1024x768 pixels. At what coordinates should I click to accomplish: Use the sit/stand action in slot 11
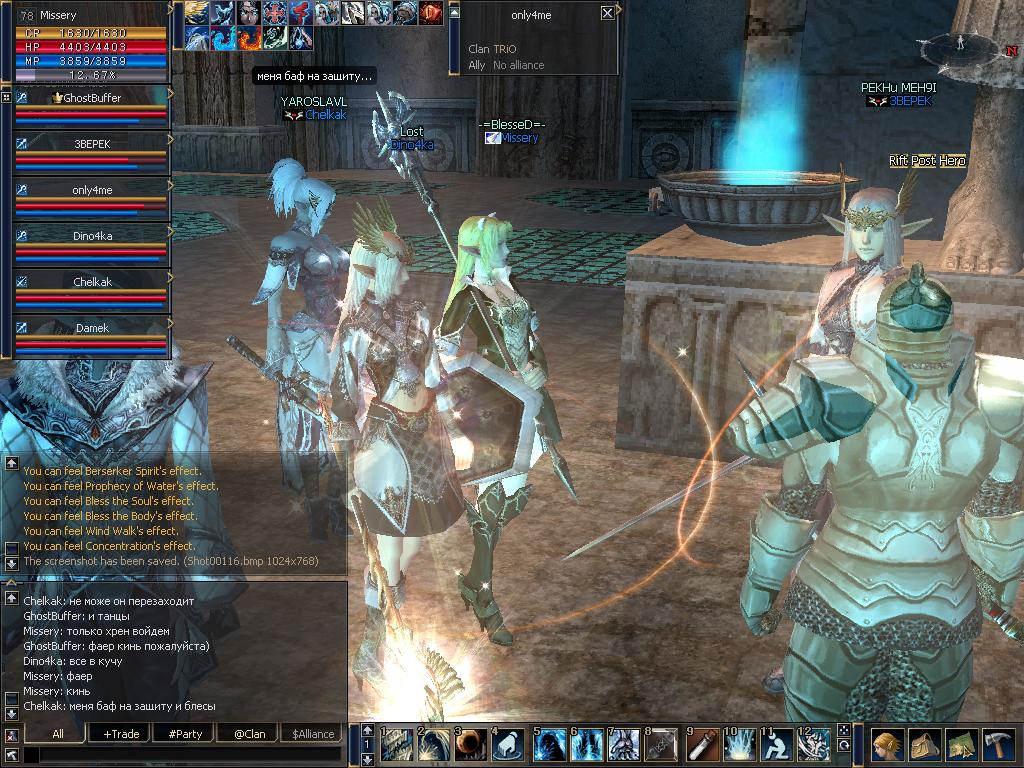775,746
